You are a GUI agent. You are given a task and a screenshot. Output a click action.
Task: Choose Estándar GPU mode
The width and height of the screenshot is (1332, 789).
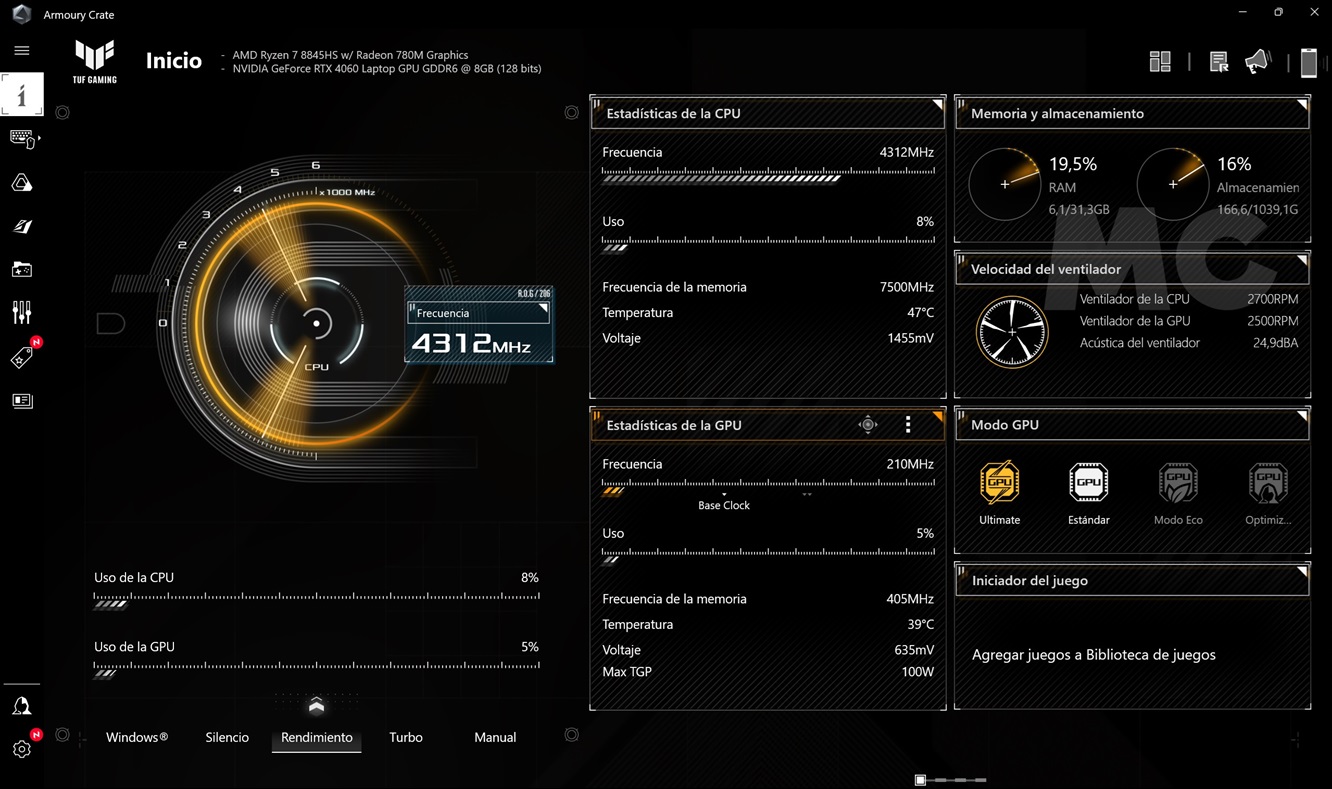pyautogui.click(x=1088, y=483)
